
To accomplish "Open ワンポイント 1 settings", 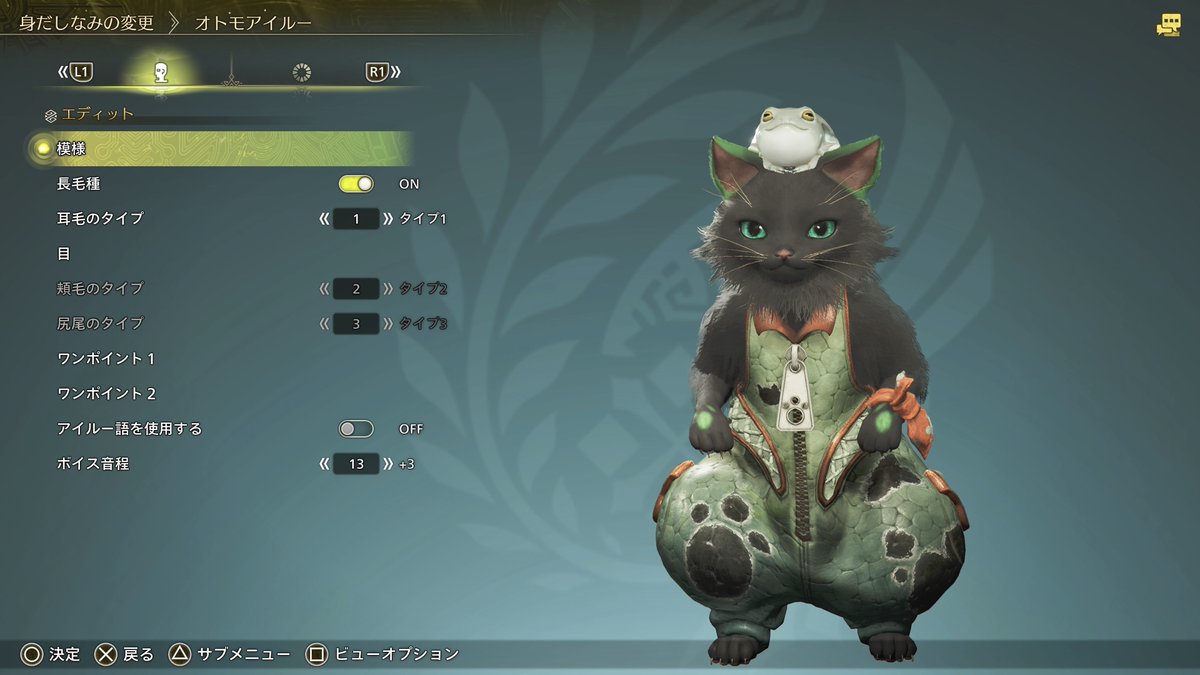I will (106, 359).
